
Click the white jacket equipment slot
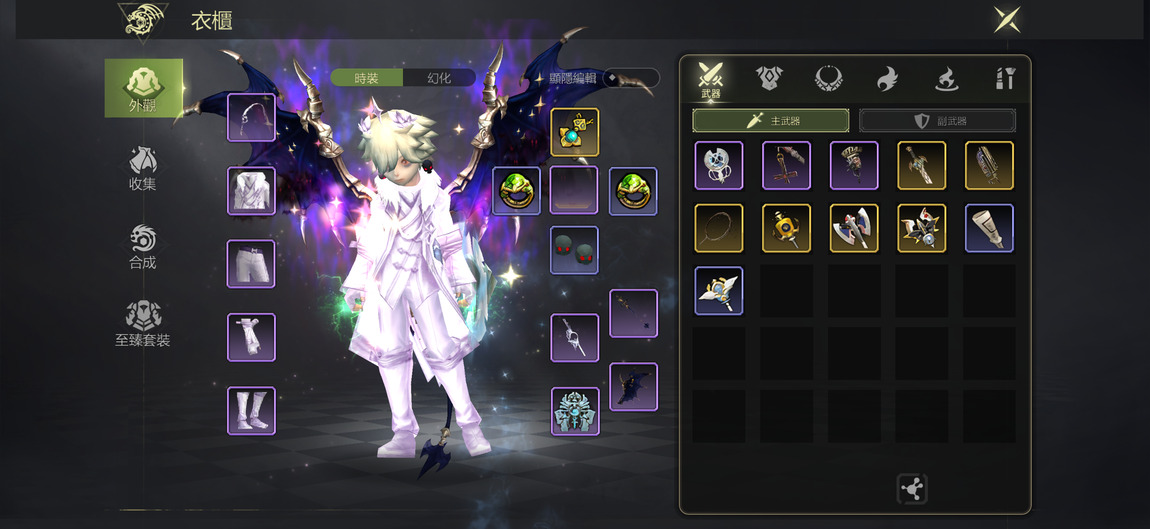[251, 191]
